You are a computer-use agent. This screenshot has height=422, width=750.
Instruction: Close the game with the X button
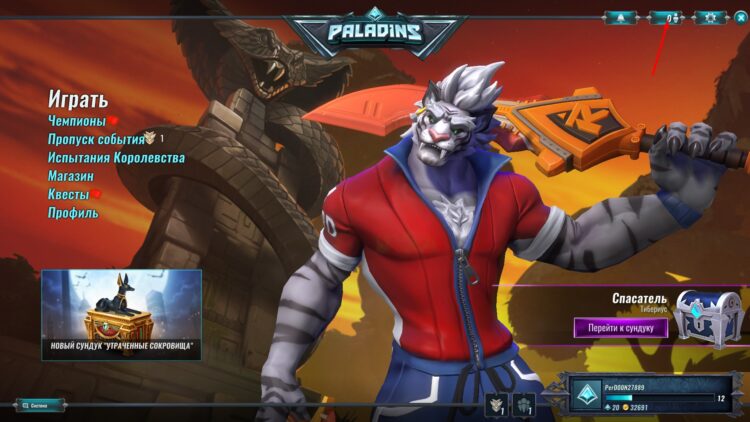[740, 17]
